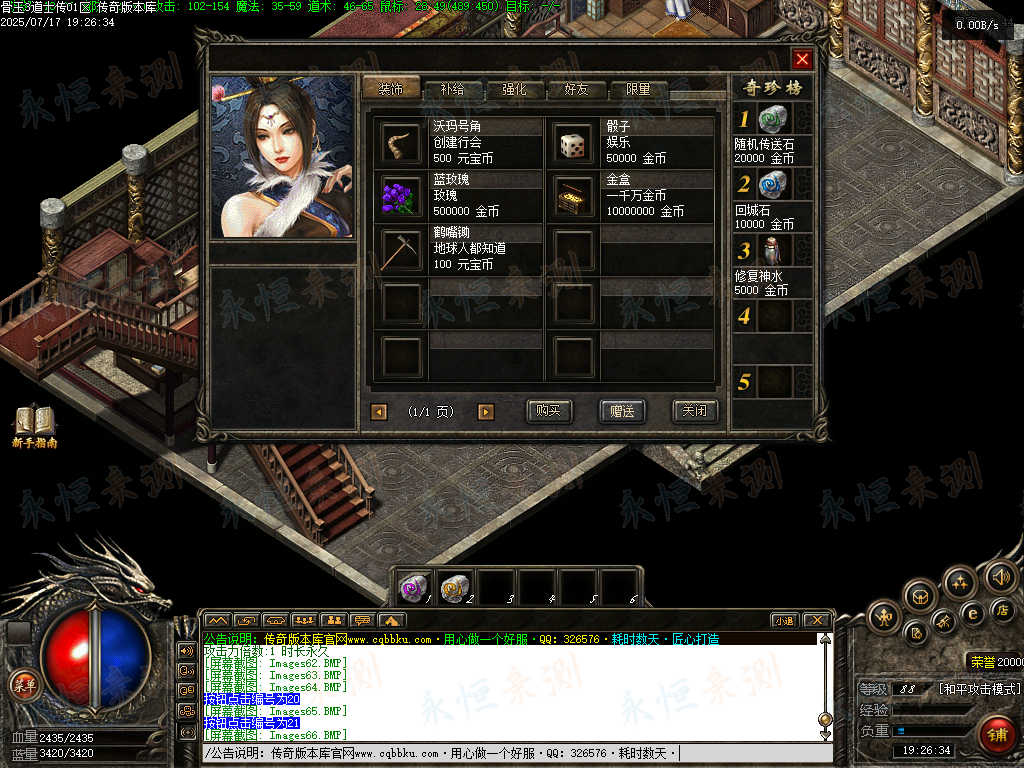
Task: Select the 好友 friends tab
Action: coord(575,89)
